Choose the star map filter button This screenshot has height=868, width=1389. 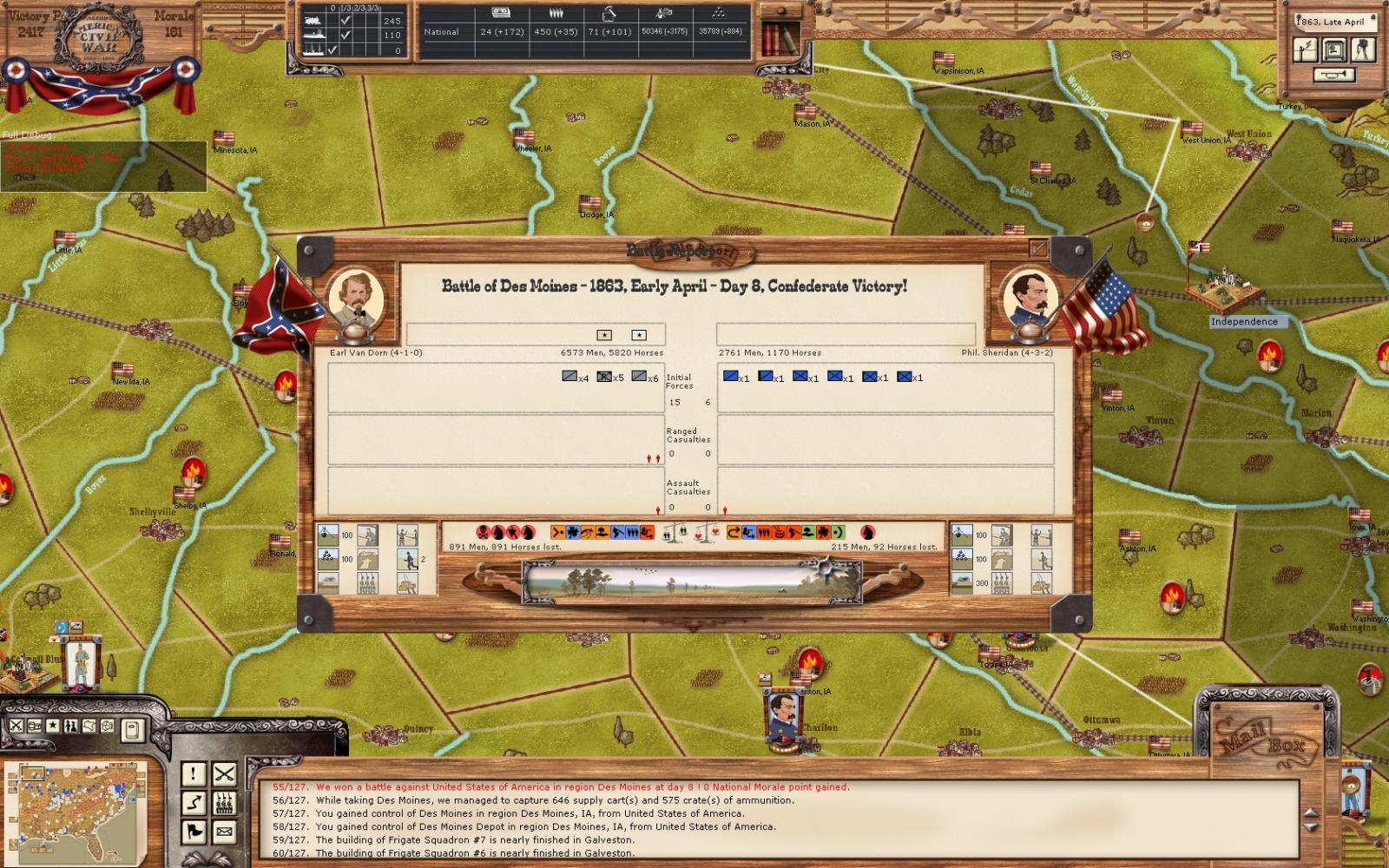click(53, 726)
